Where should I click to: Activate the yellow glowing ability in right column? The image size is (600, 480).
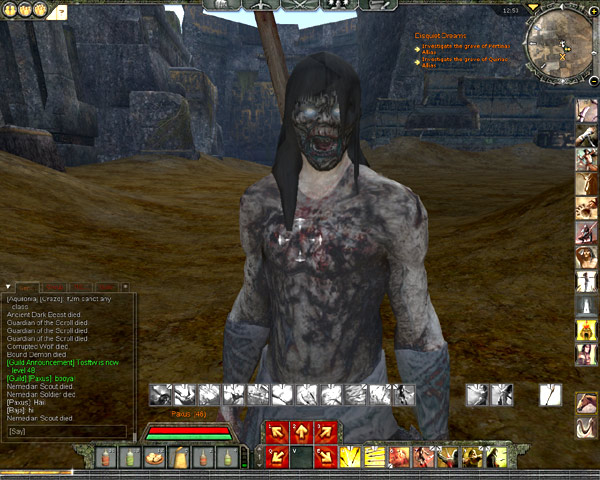point(585,329)
